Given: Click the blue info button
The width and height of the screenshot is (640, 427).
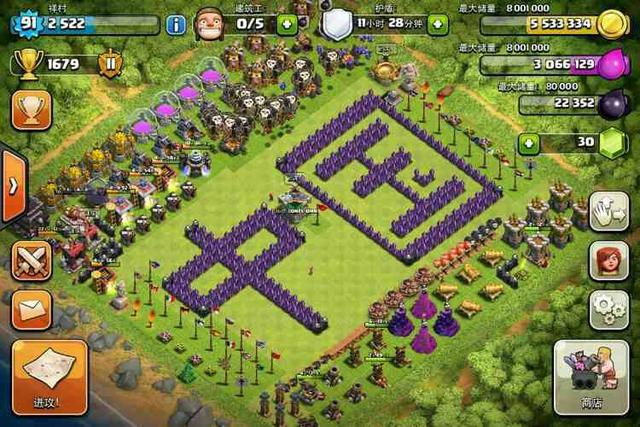Looking at the screenshot, I should (176, 23).
